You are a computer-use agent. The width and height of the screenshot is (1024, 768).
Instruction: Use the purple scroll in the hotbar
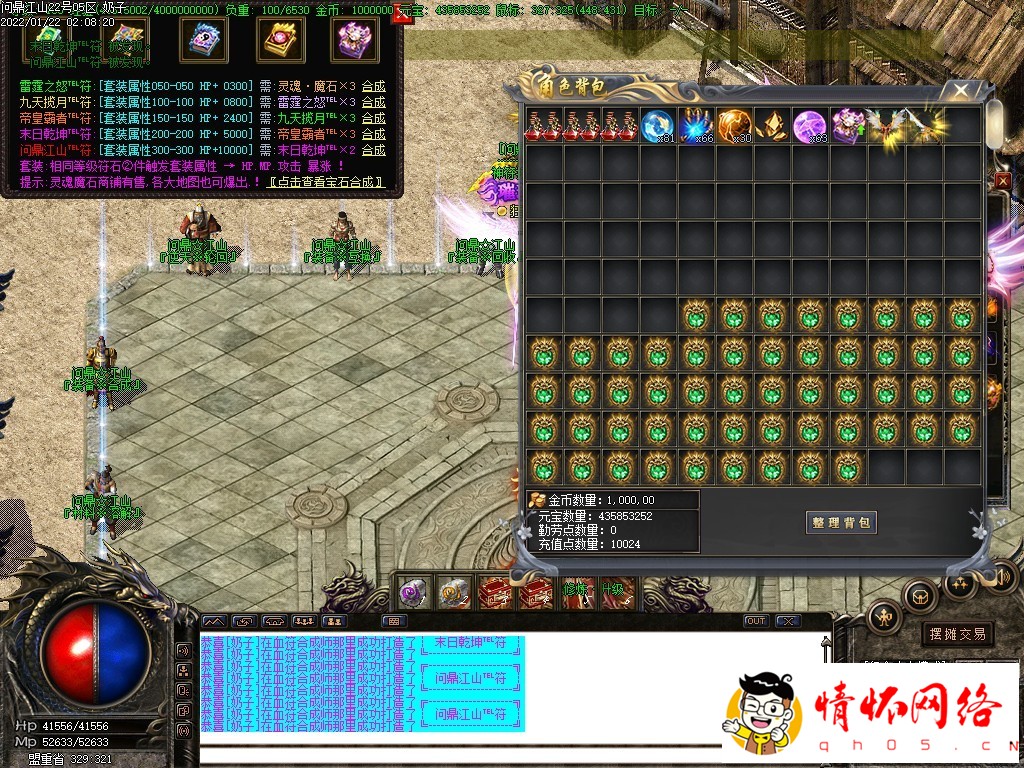point(414,593)
